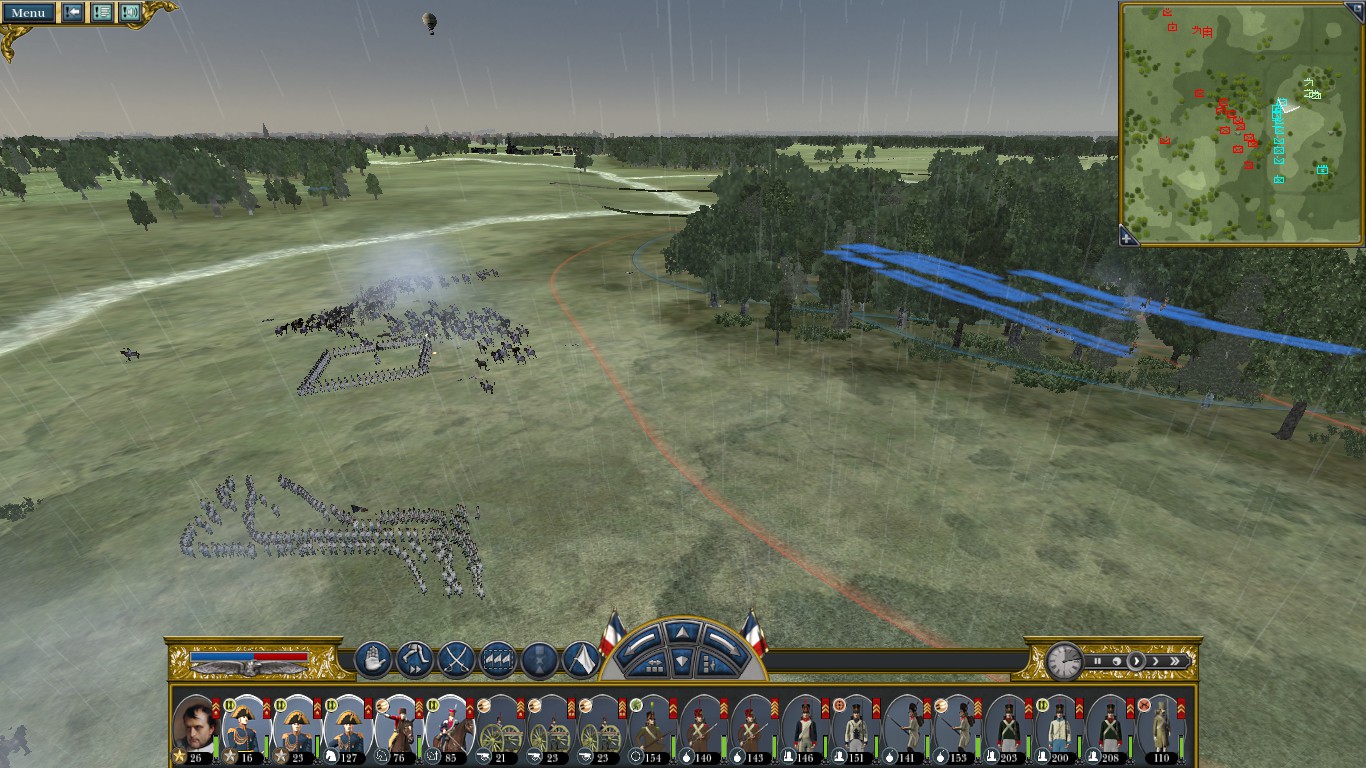
Task: Set battle speed to slow motion
Action: click(x=1116, y=661)
